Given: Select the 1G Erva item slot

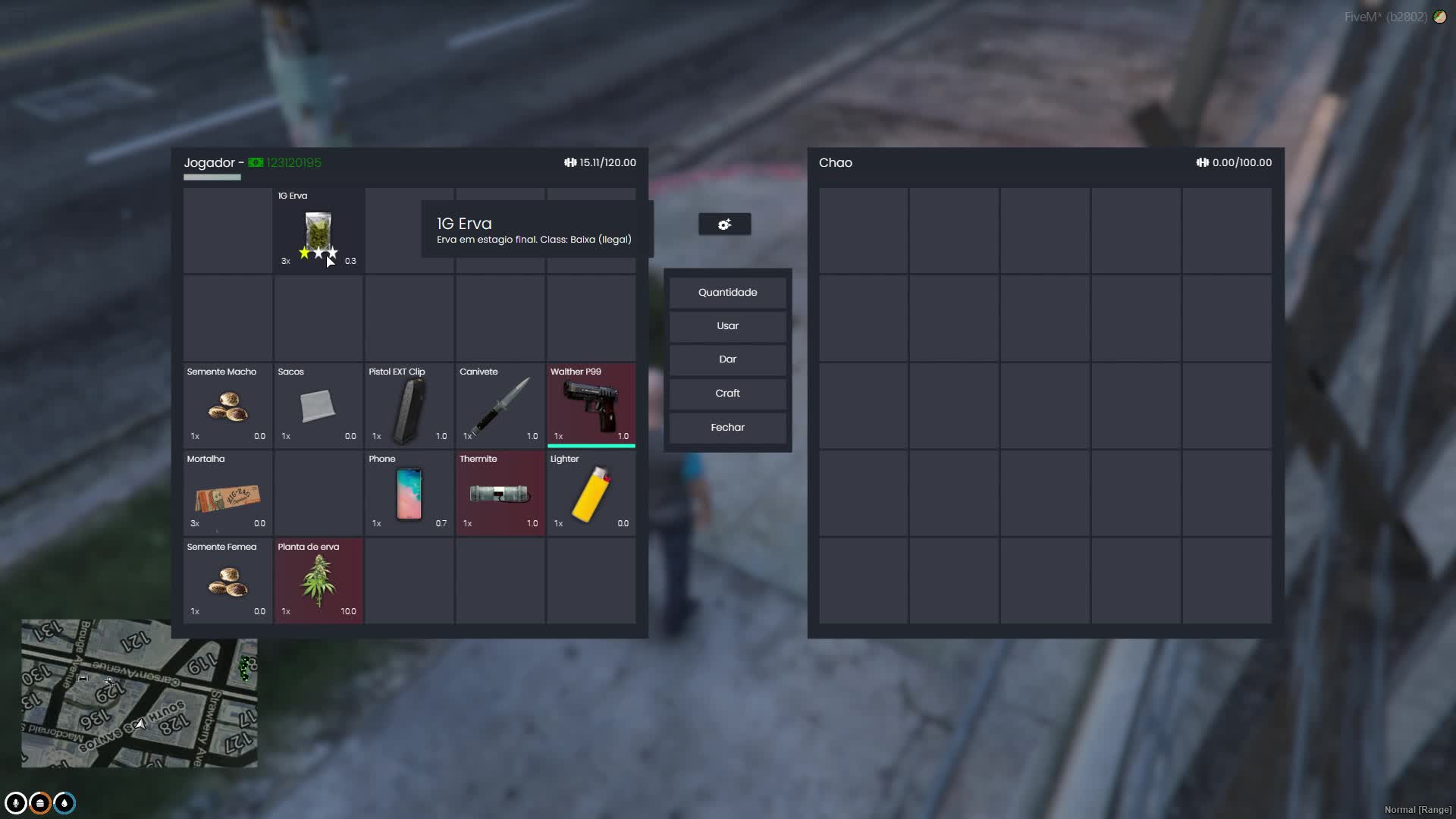Looking at the screenshot, I should tap(318, 231).
